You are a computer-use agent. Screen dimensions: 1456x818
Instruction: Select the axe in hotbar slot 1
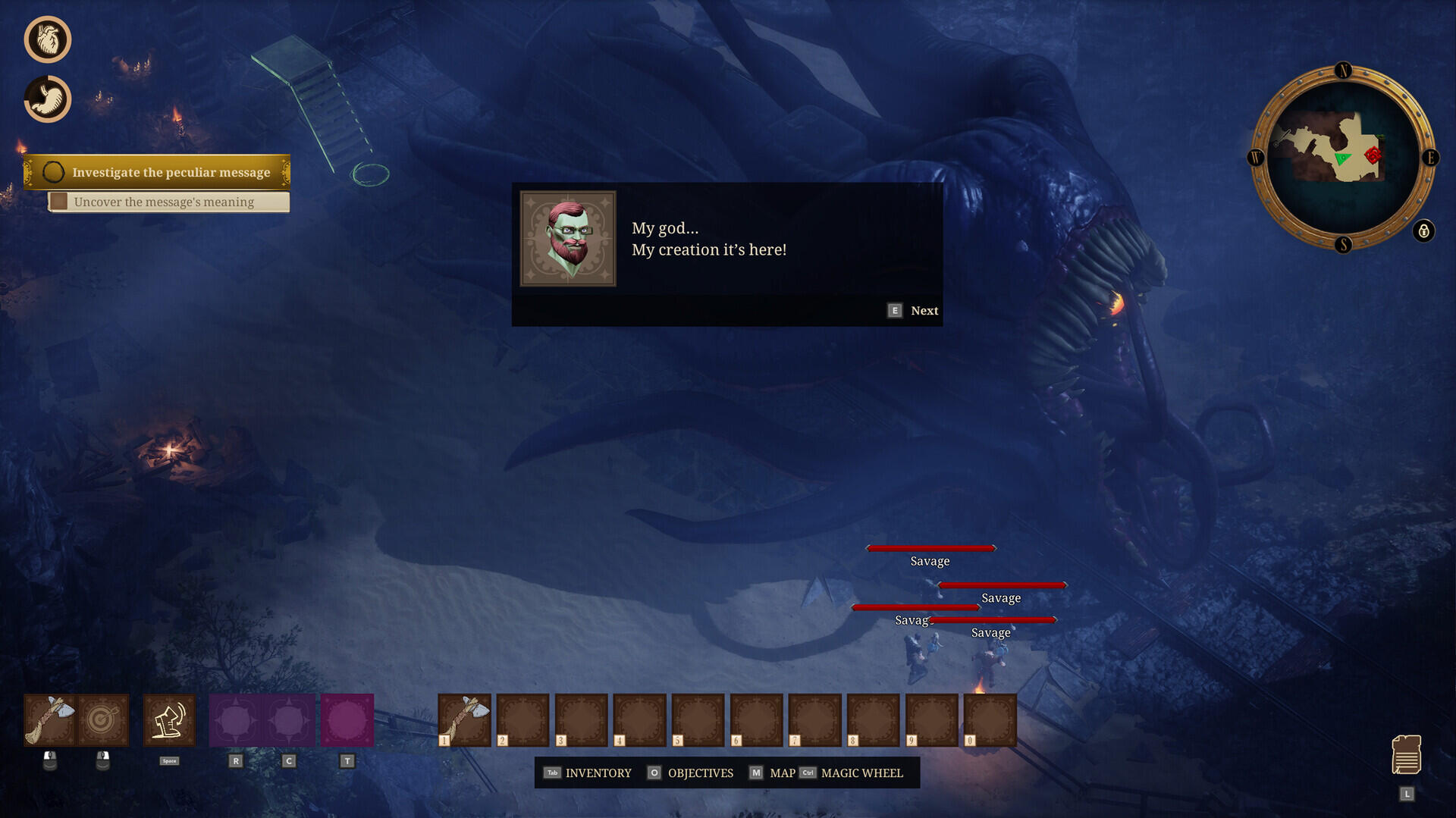point(465,719)
